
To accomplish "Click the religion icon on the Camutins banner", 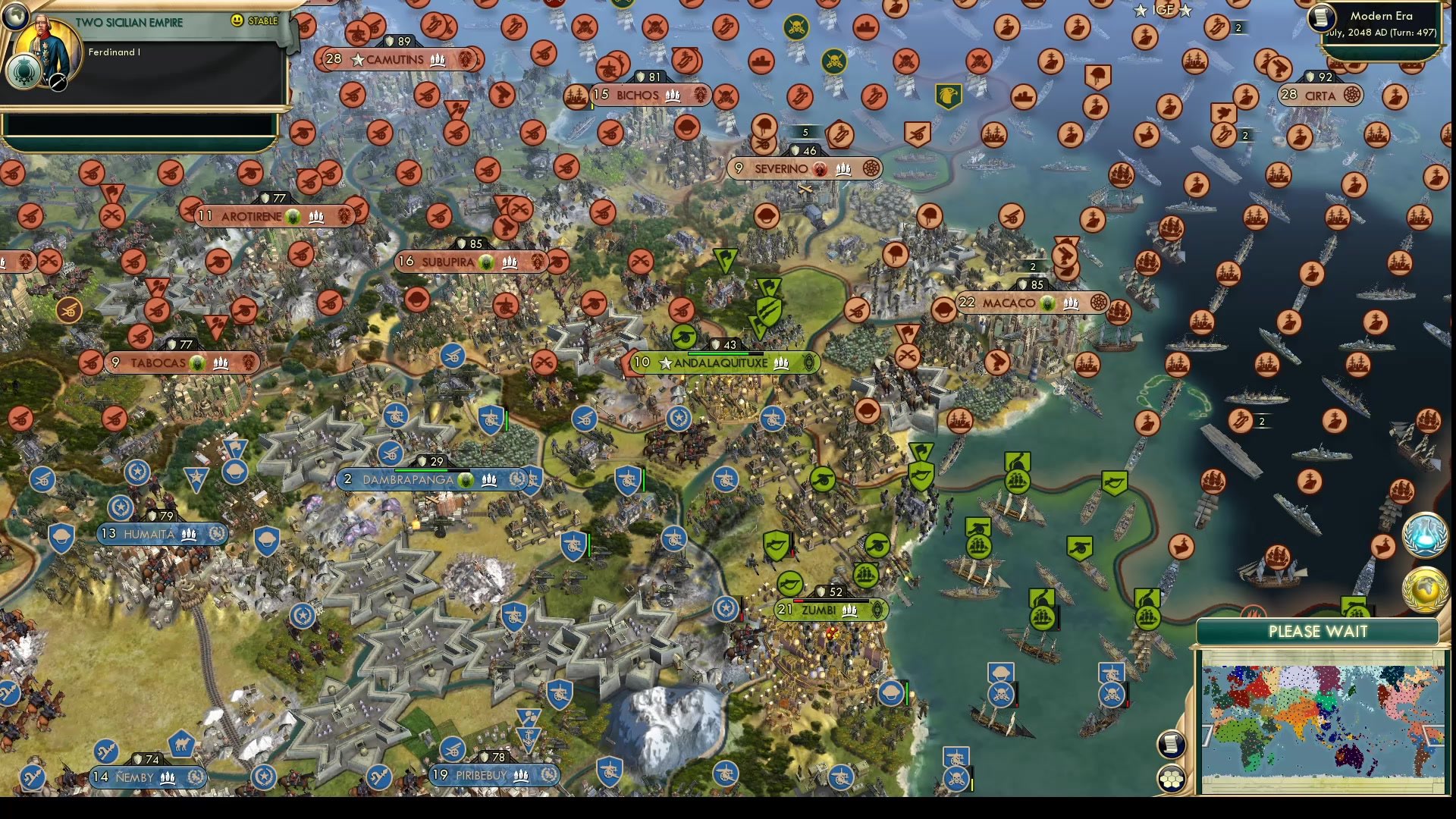I will point(465,59).
